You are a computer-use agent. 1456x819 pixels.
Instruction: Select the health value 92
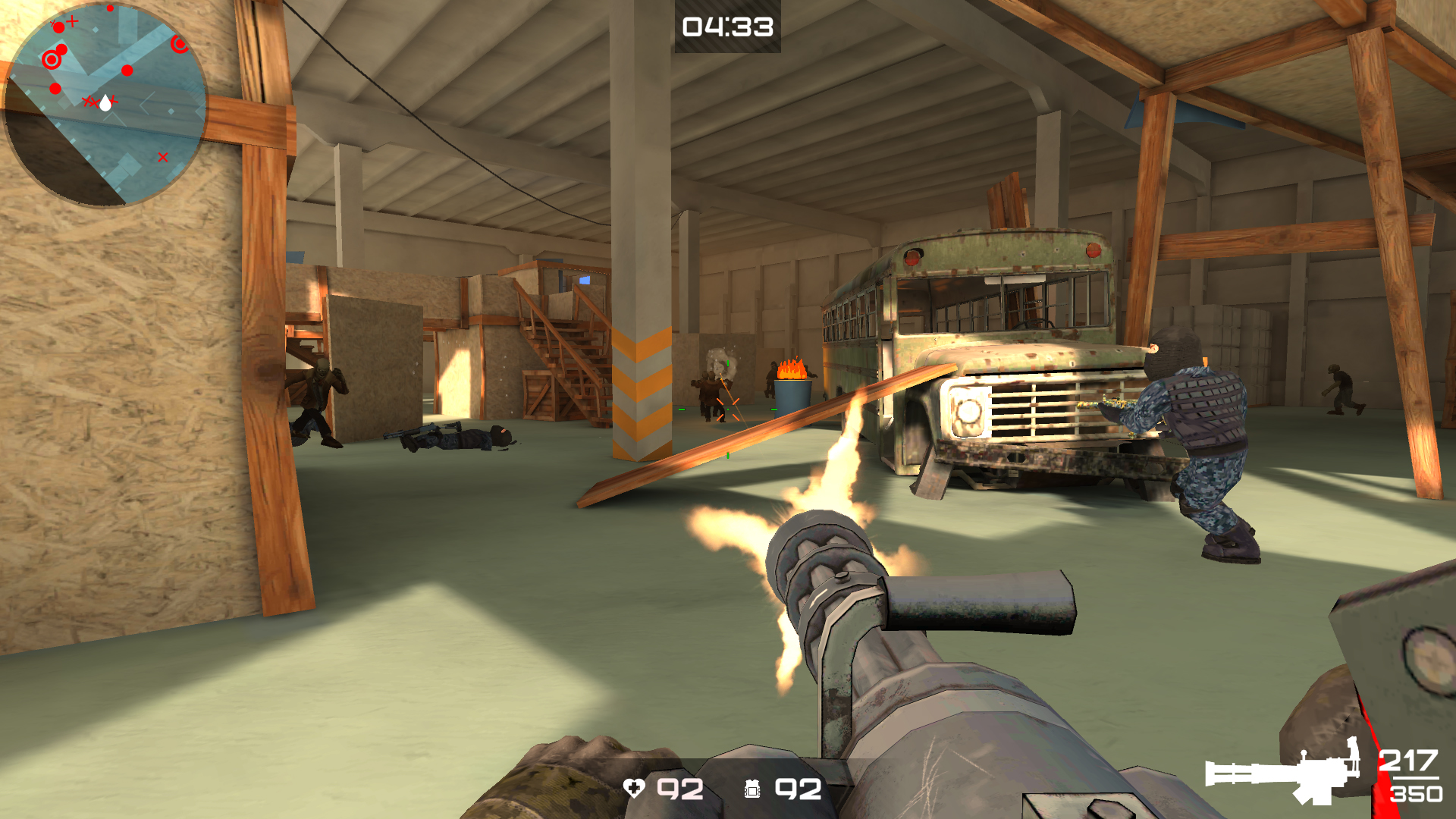click(x=679, y=790)
